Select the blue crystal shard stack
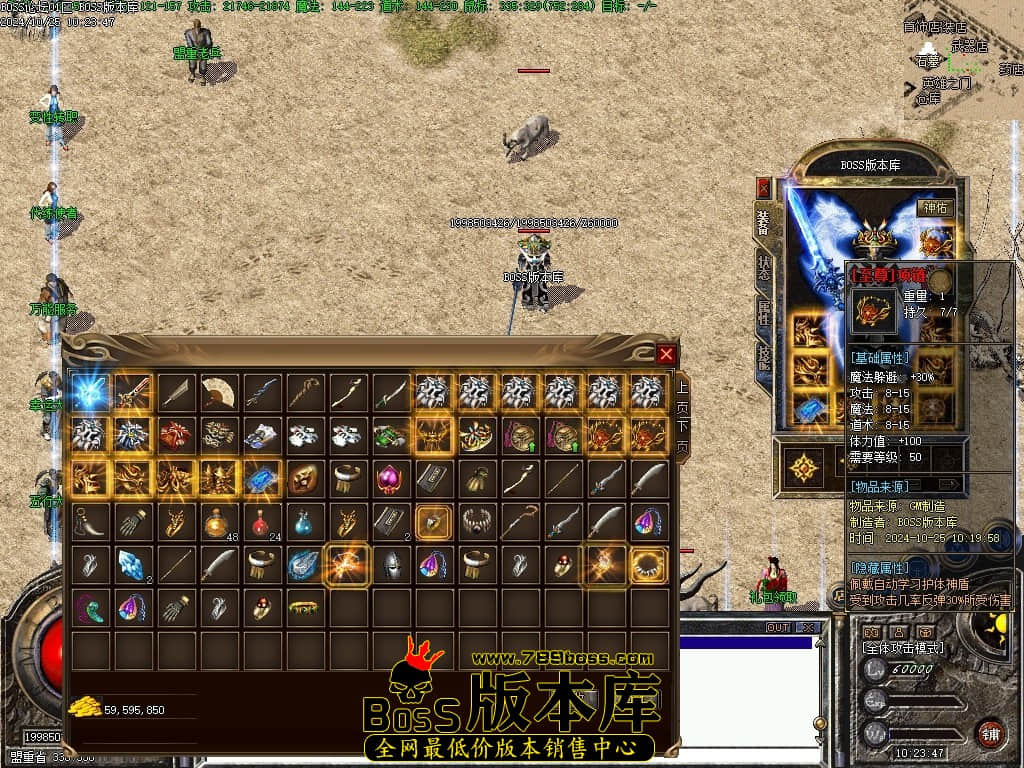The width and height of the screenshot is (1024, 768). tap(132, 564)
